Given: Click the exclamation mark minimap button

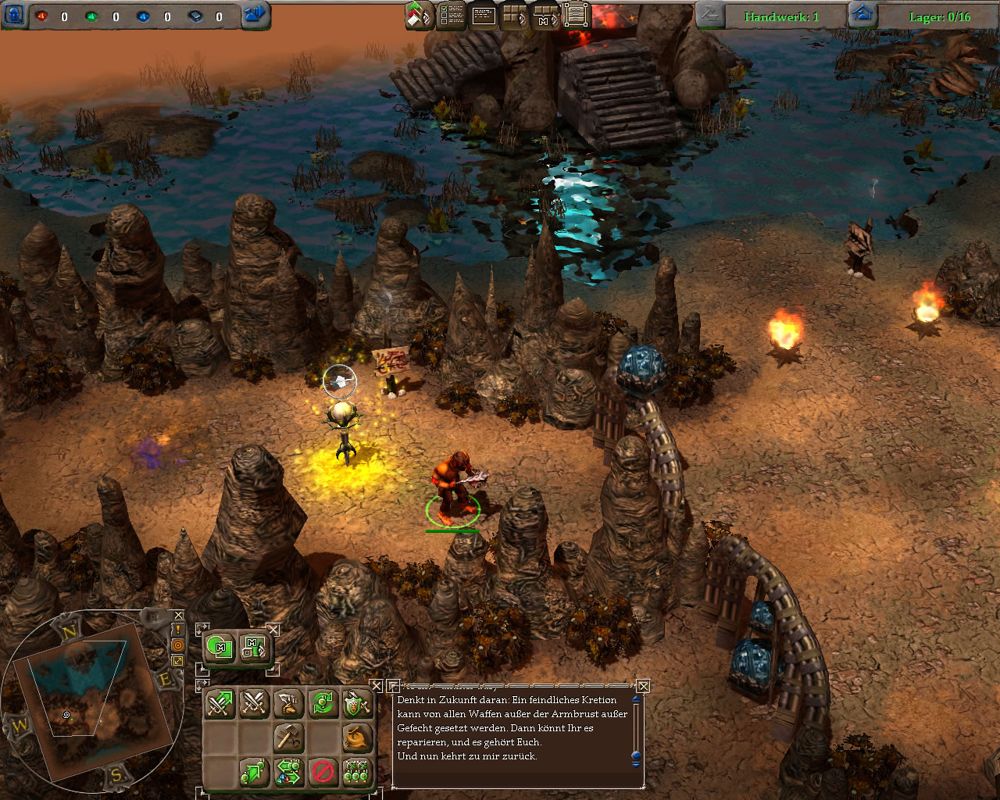Looking at the screenshot, I should (177, 631).
